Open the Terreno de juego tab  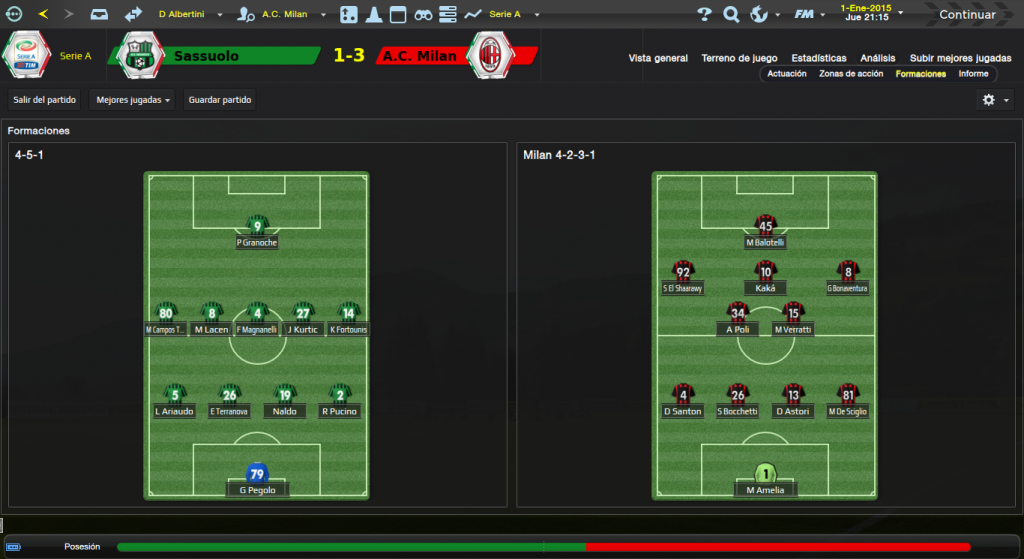pos(740,58)
